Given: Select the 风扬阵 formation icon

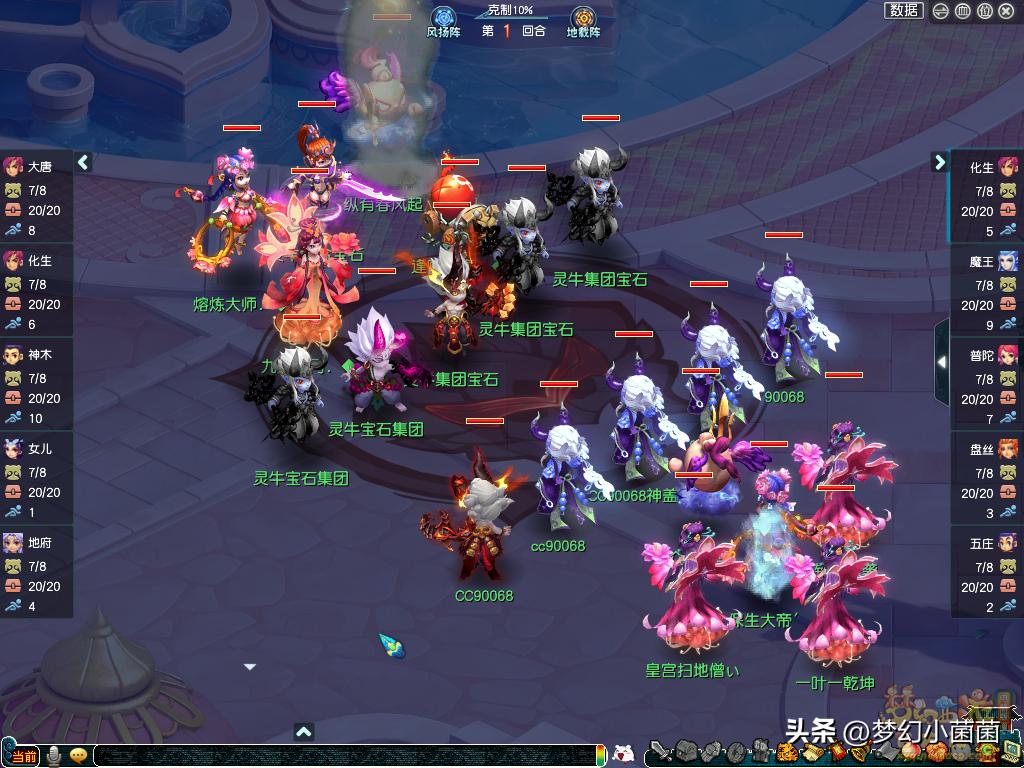Looking at the screenshot, I should [443, 19].
